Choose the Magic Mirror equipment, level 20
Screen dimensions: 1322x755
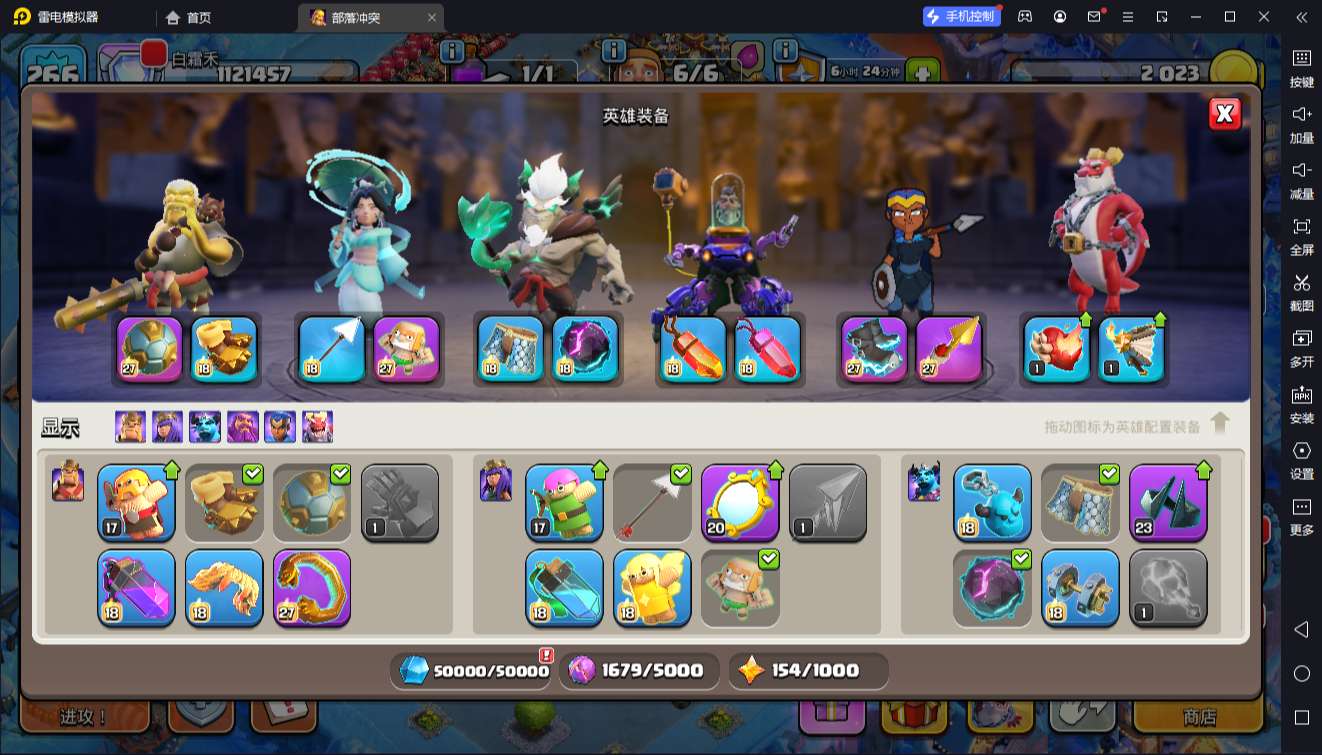pyautogui.click(x=740, y=502)
